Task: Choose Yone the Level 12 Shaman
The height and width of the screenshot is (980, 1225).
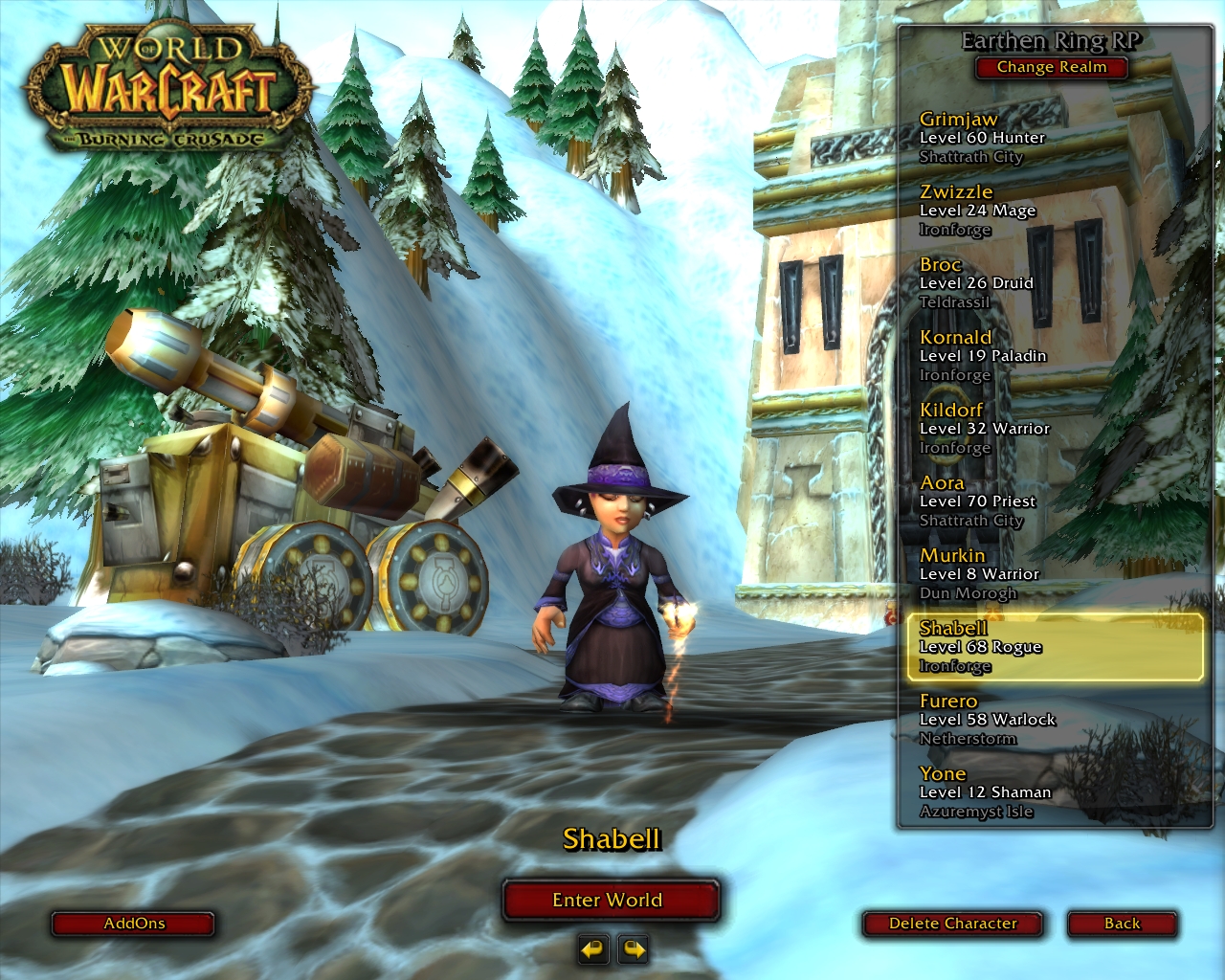Action: point(985,792)
